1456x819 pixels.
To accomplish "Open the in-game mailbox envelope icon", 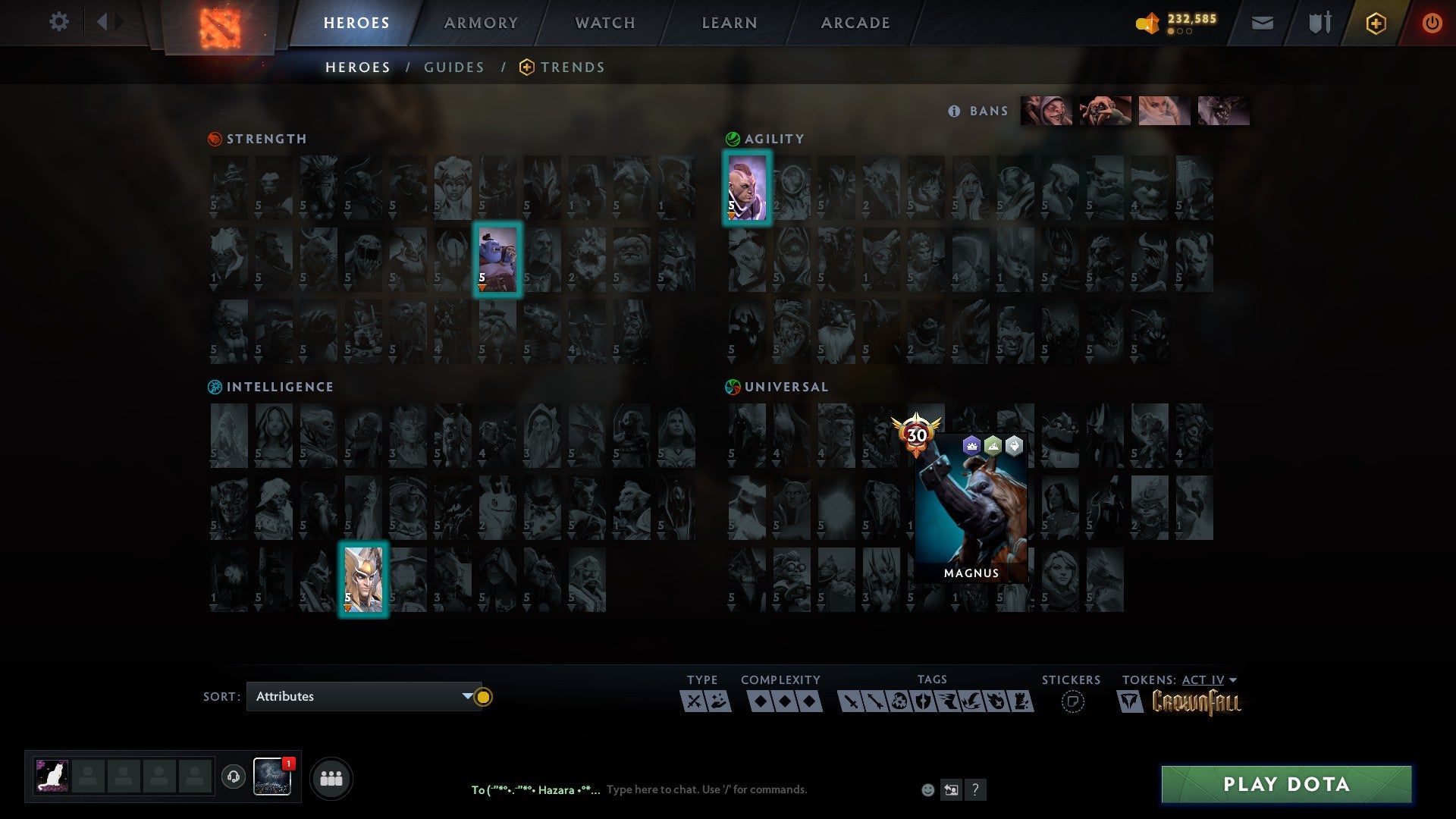I will [1262, 23].
